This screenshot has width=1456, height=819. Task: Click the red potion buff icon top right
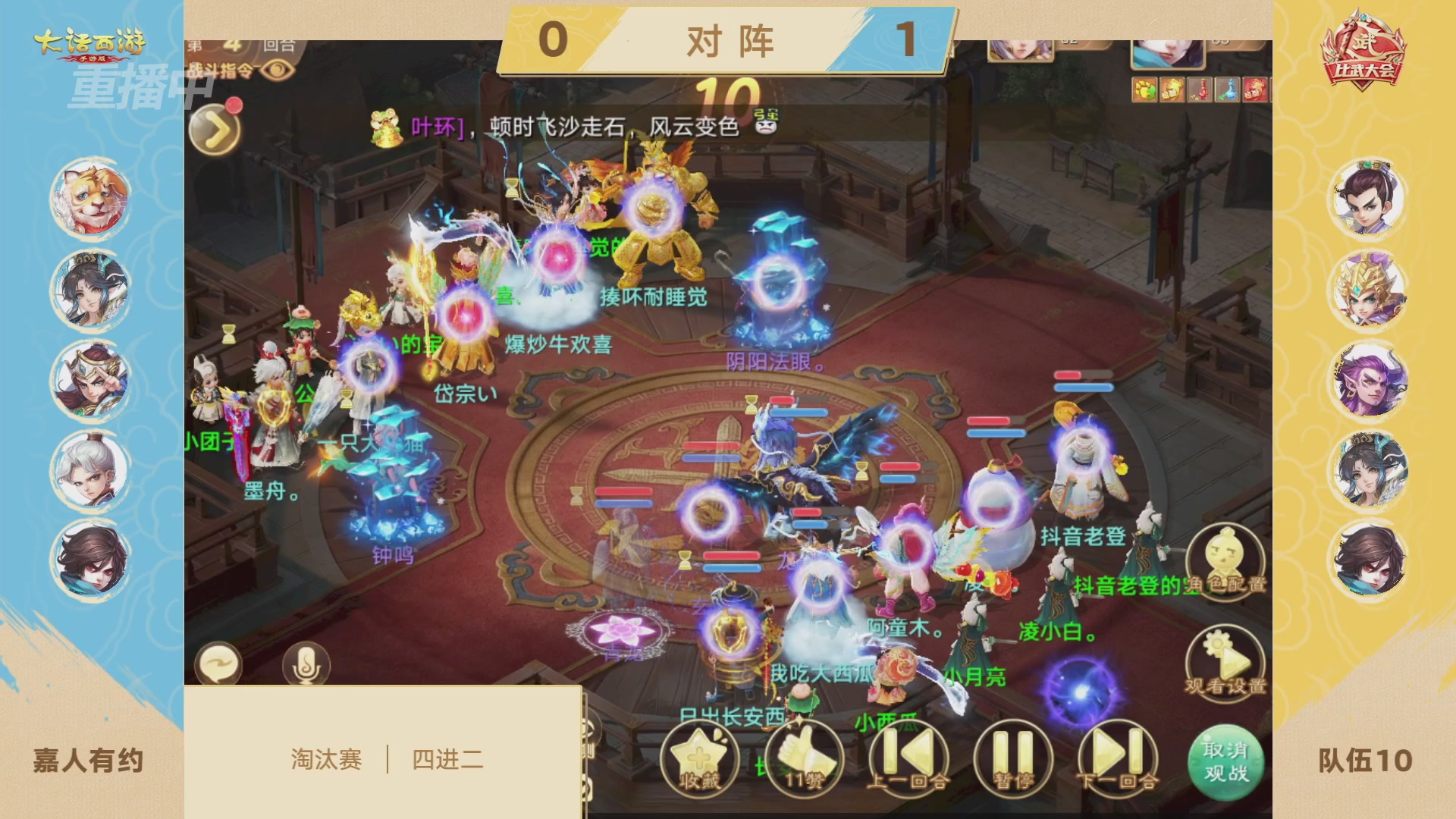pos(1200,89)
